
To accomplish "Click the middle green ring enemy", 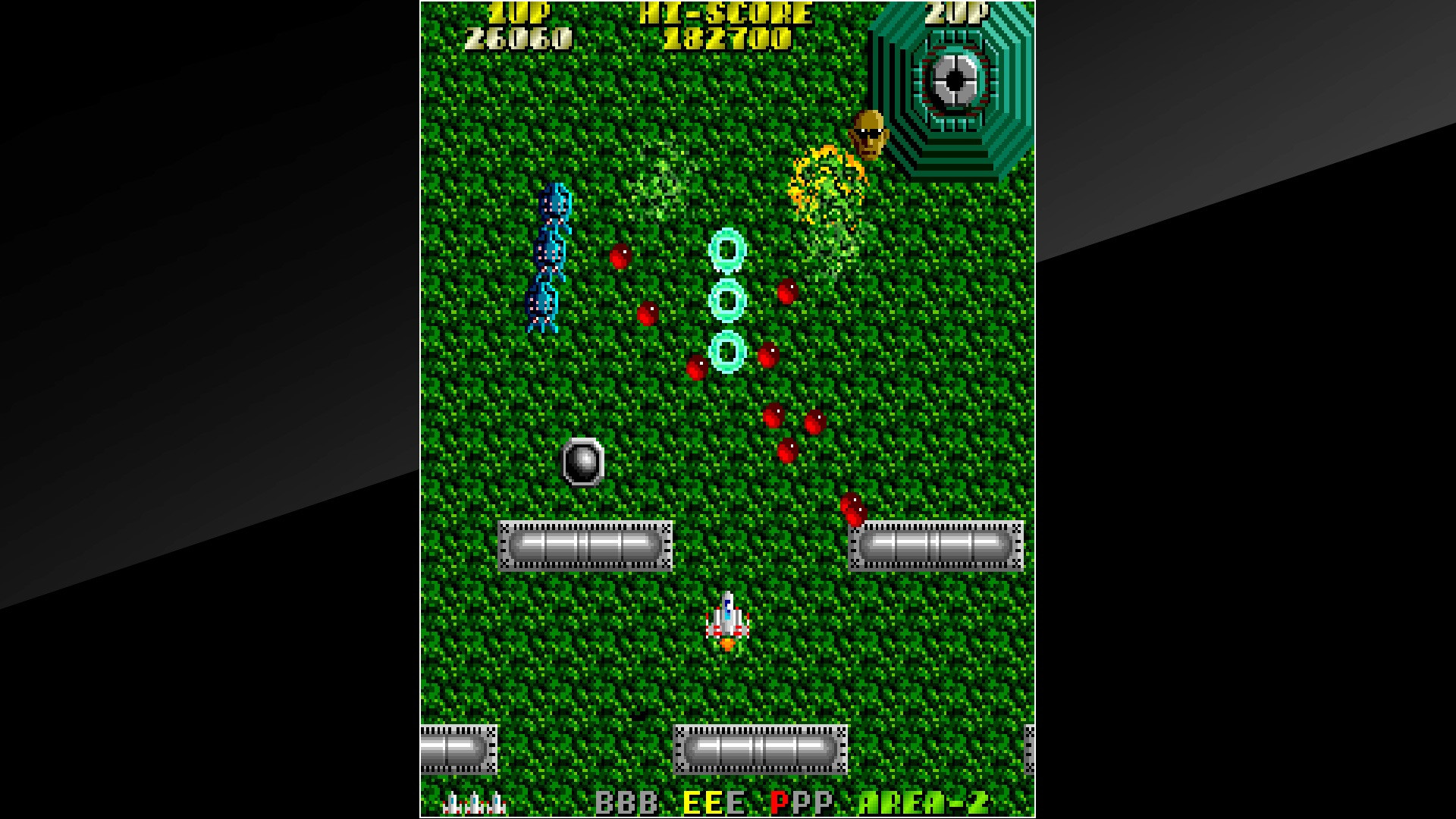I will [x=726, y=300].
